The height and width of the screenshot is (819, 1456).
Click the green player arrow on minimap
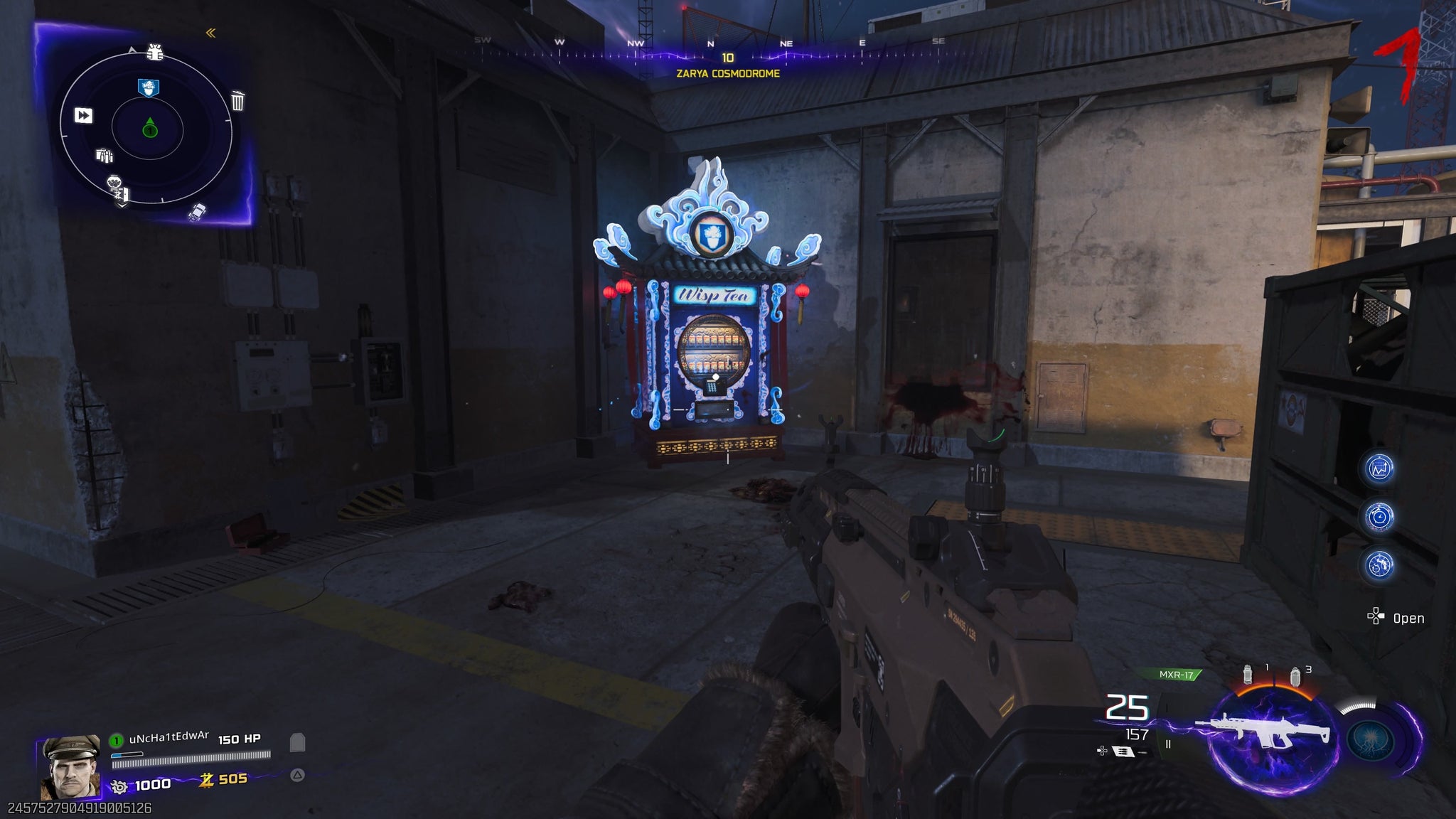pos(149,128)
